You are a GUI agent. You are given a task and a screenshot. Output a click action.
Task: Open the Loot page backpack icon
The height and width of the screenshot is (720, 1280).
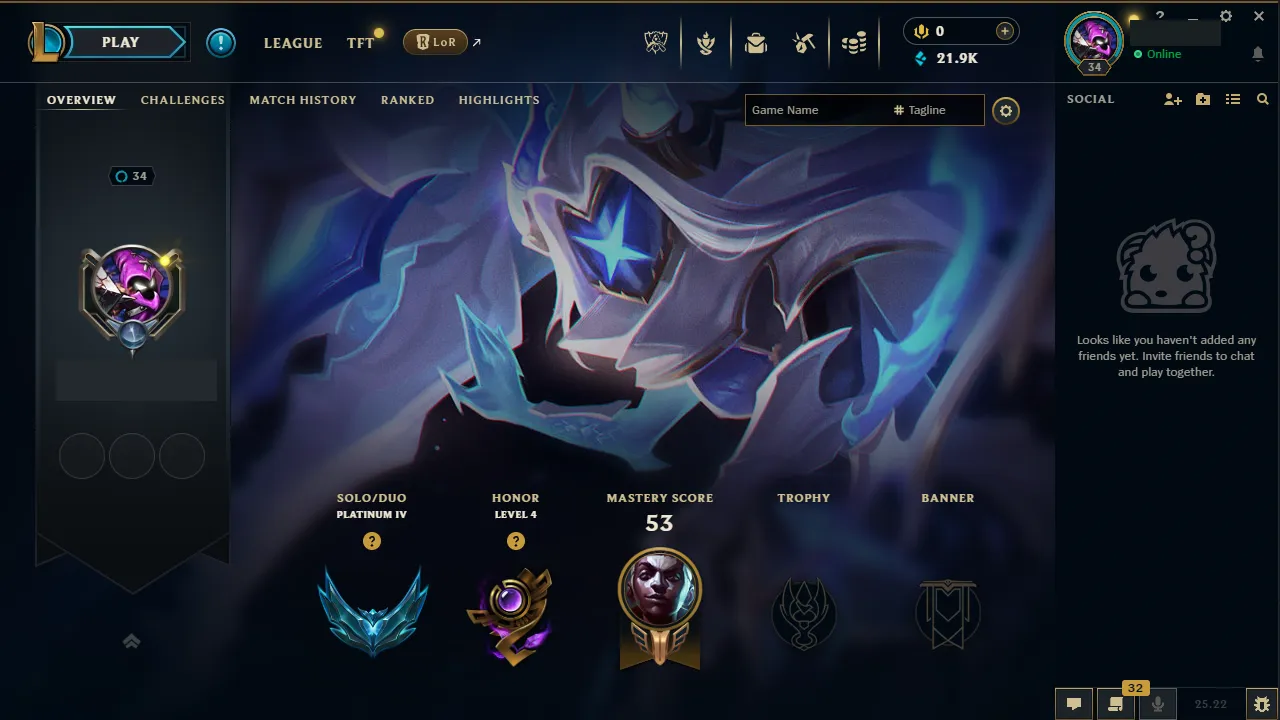(755, 42)
